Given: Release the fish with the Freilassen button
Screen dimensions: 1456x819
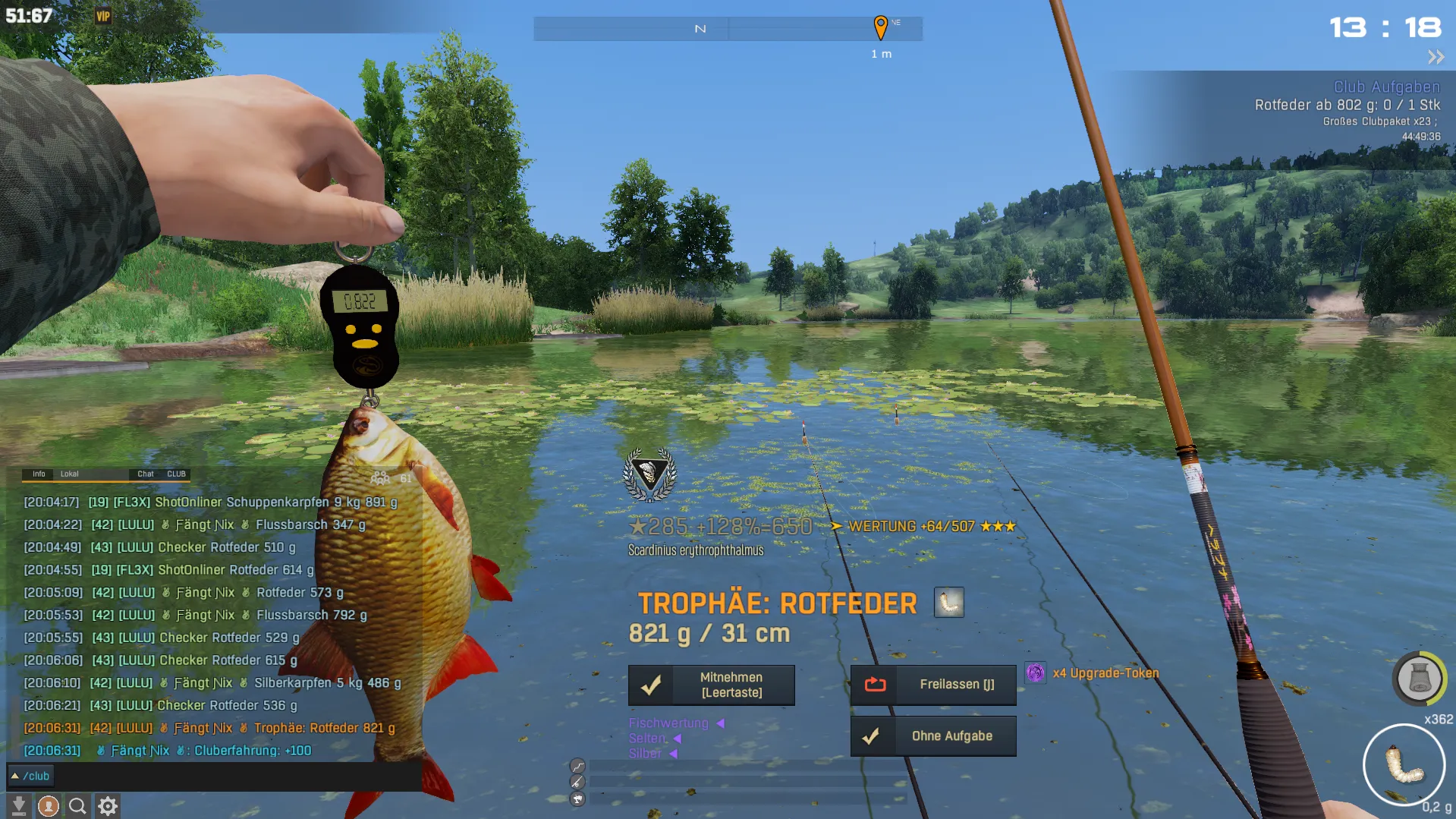Looking at the screenshot, I should pos(933,685).
